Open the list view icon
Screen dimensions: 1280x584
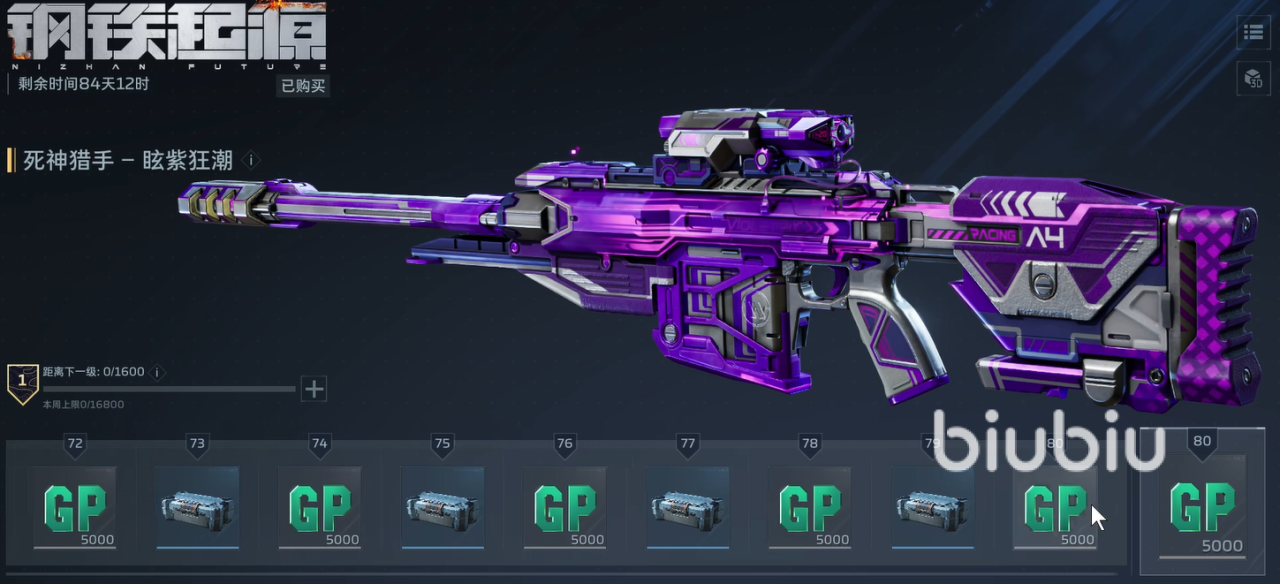click(x=1253, y=32)
